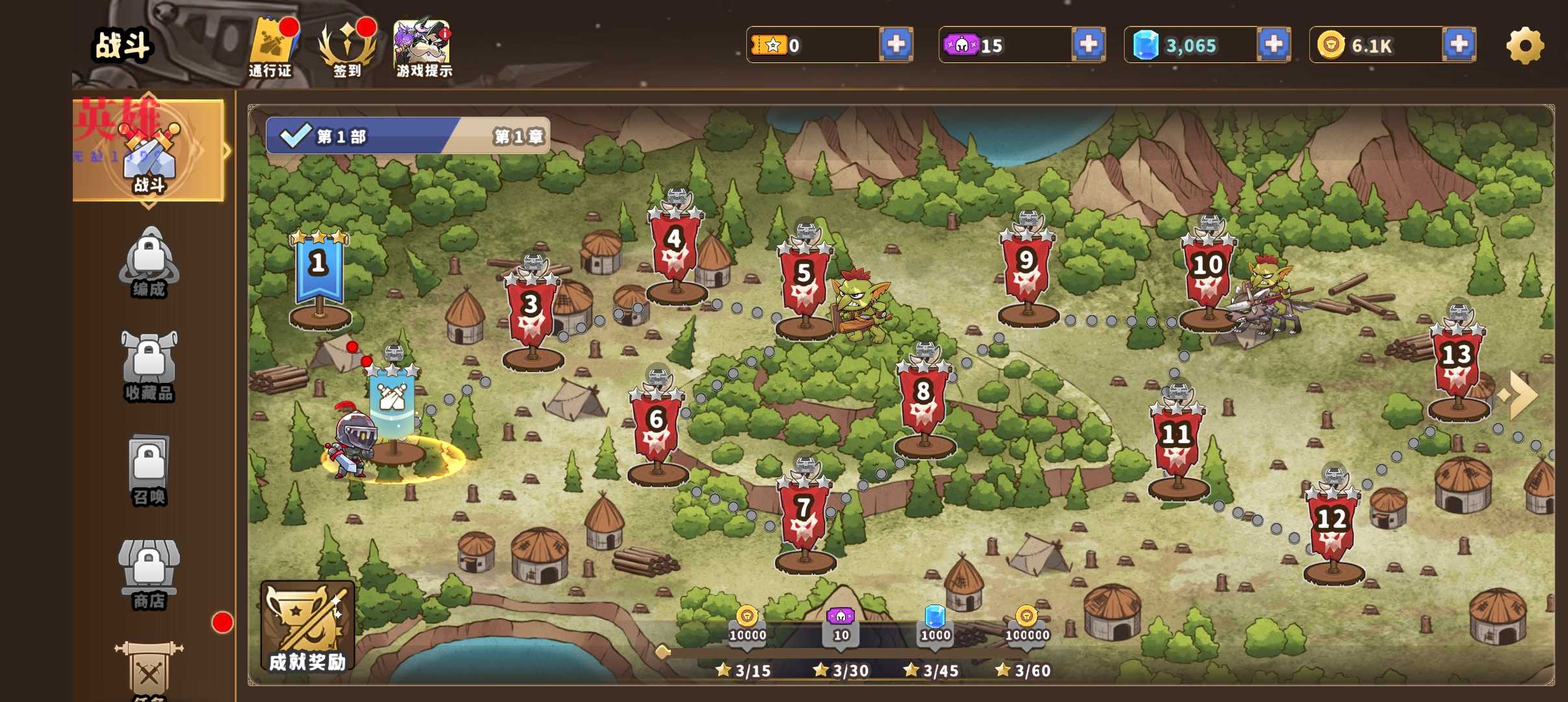The image size is (1568, 702).
Task: Add more star tickets with plus button
Action: (x=896, y=45)
